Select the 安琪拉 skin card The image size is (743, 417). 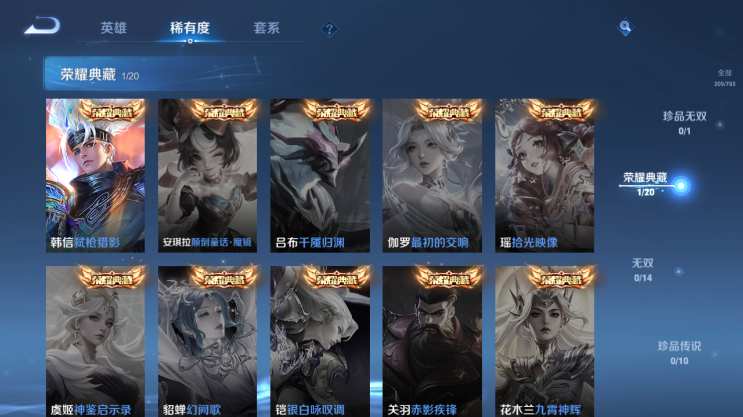point(207,175)
